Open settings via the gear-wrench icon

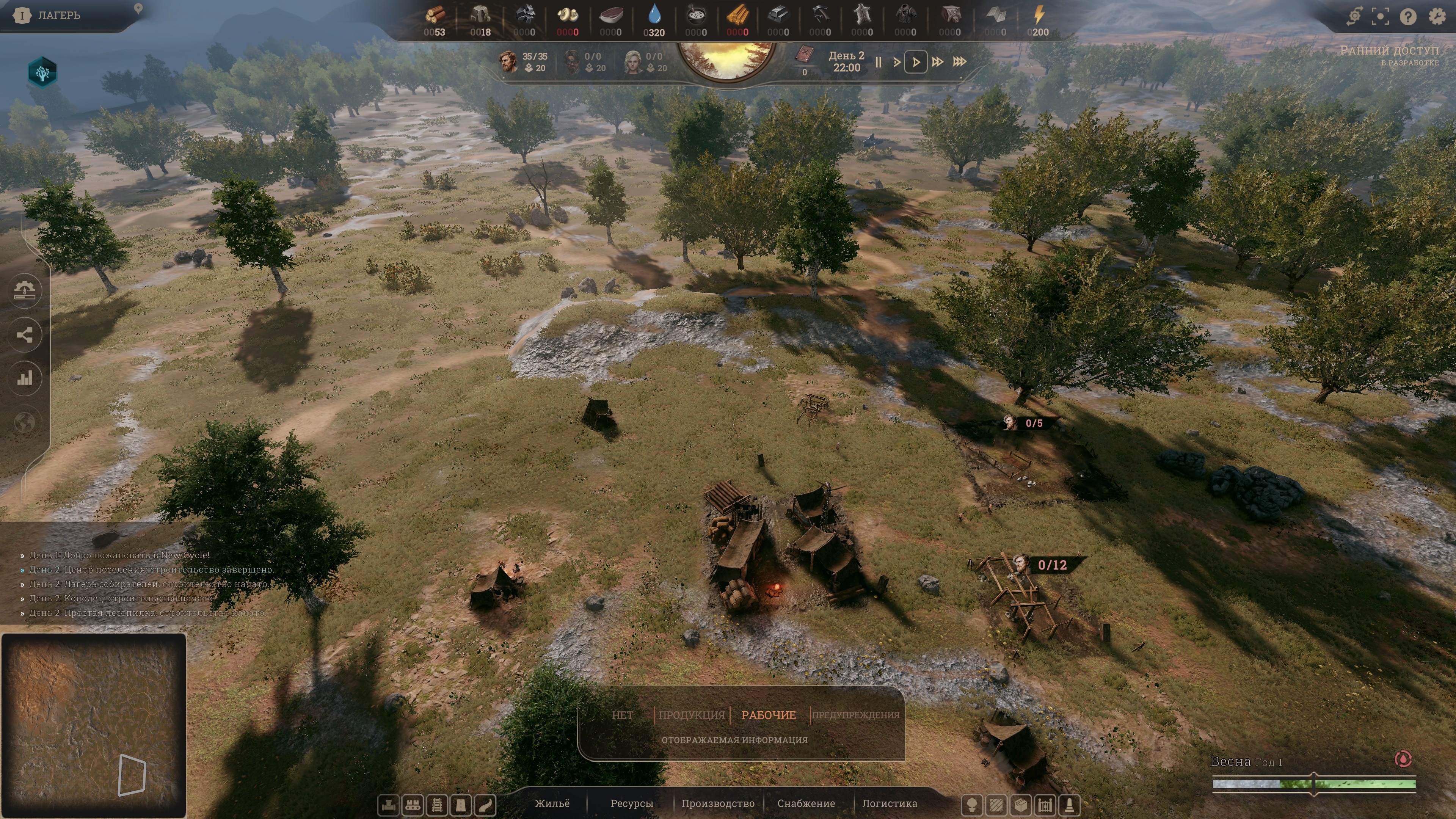click(x=1437, y=16)
